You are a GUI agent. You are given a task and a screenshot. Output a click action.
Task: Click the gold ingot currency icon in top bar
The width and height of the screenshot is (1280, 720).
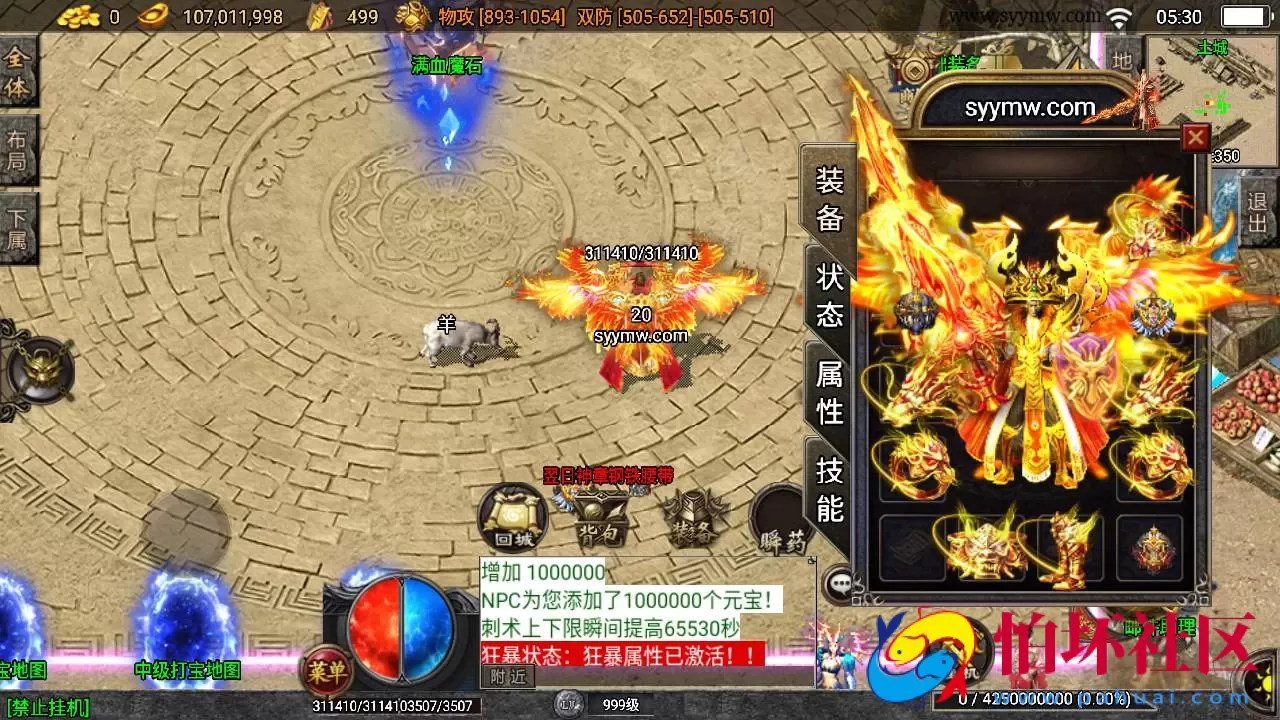pyautogui.click(x=150, y=16)
